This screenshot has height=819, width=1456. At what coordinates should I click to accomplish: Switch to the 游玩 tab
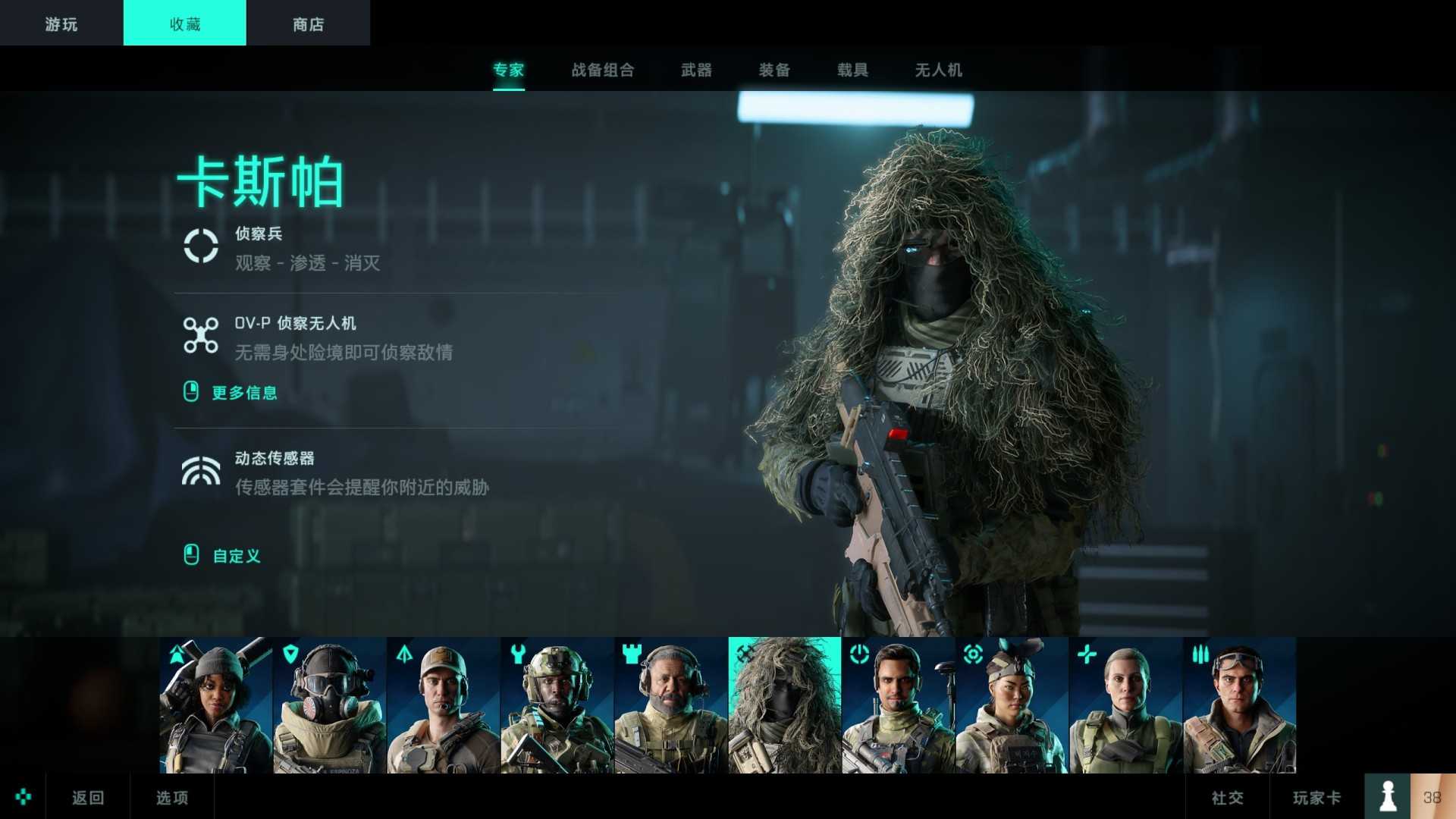coord(61,23)
